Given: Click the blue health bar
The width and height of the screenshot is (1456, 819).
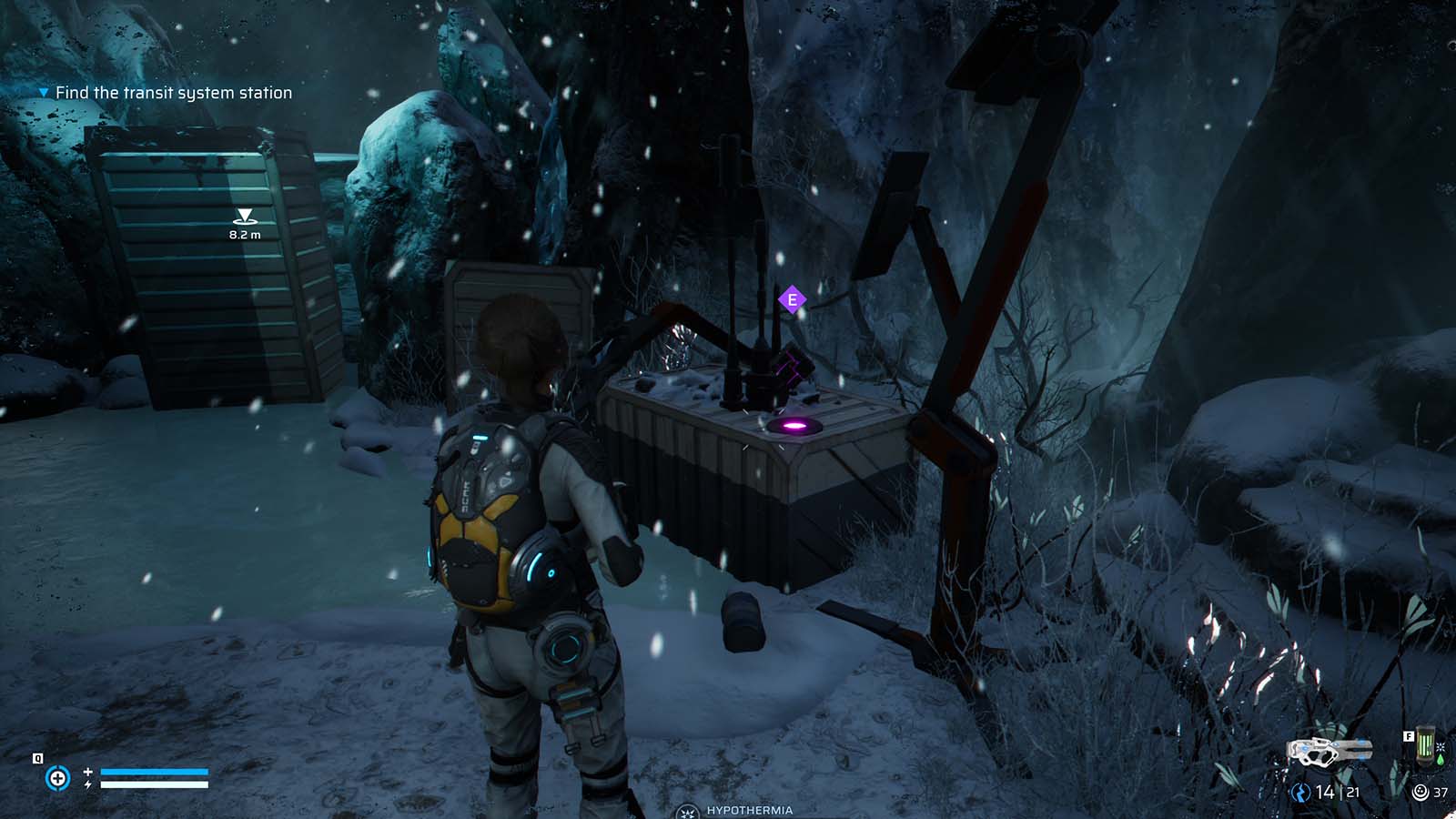Looking at the screenshot, I should click(x=154, y=771).
